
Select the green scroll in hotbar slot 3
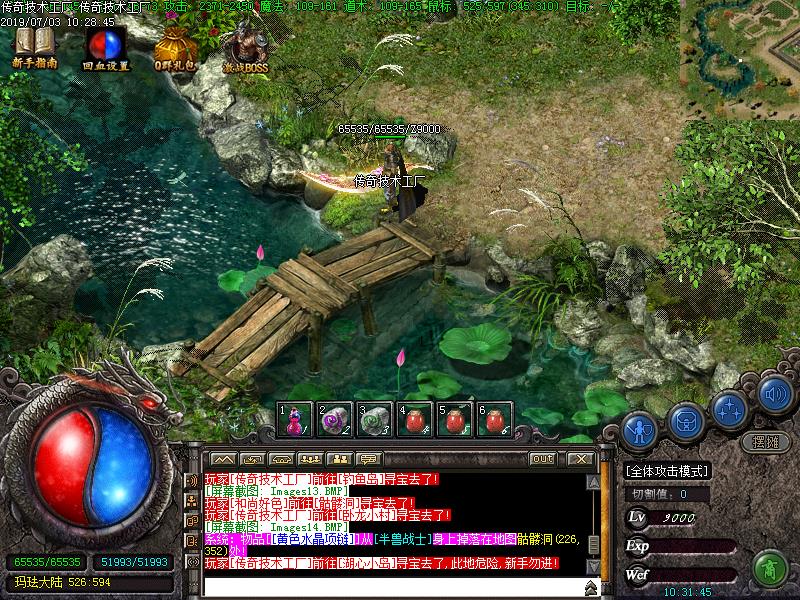pyautogui.click(x=374, y=420)
